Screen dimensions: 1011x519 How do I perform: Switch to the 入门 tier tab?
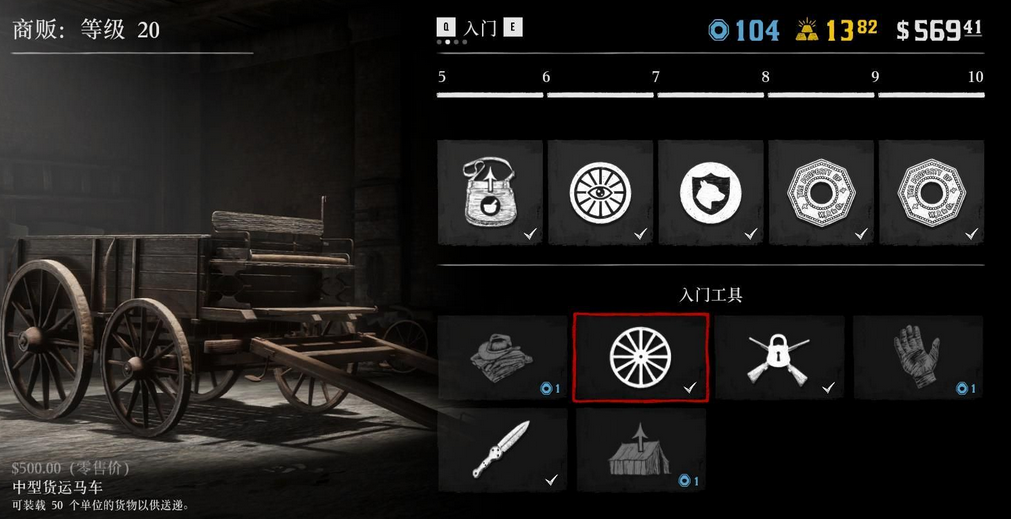(x=481, y=29)
